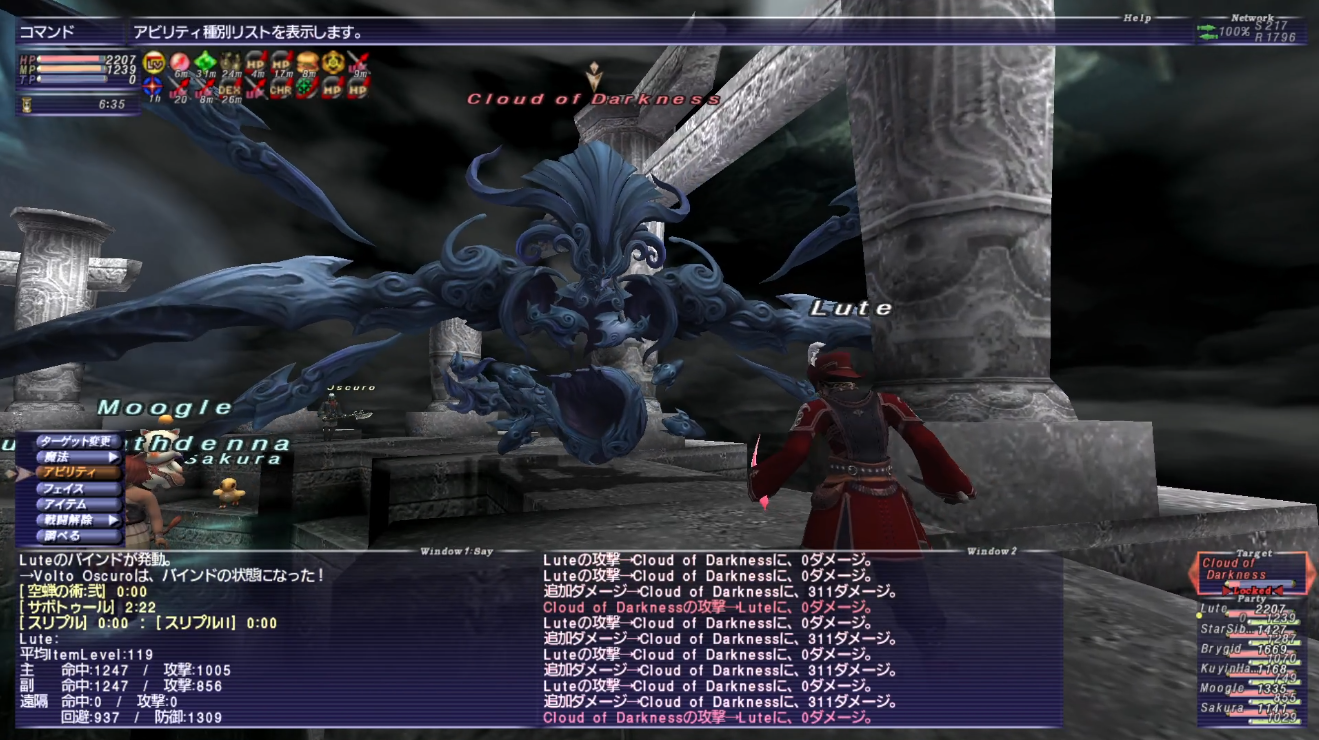Click the DEX boost status icon

click(231, 88)
